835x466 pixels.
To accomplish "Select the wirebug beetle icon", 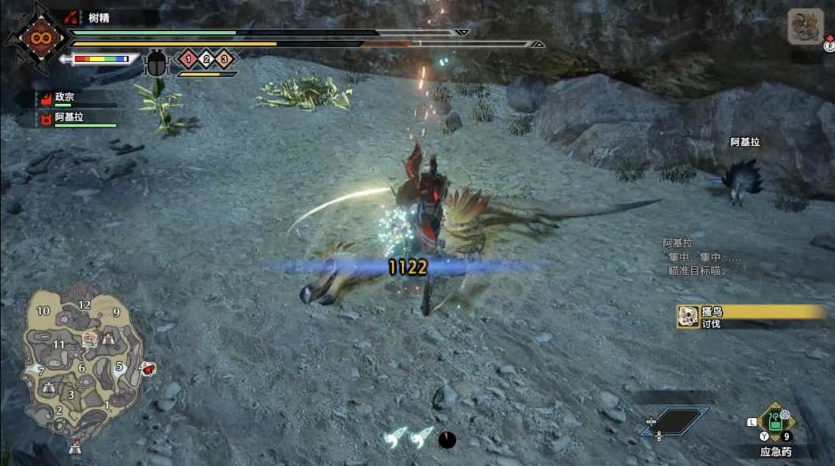I will (x=158, y=63).
